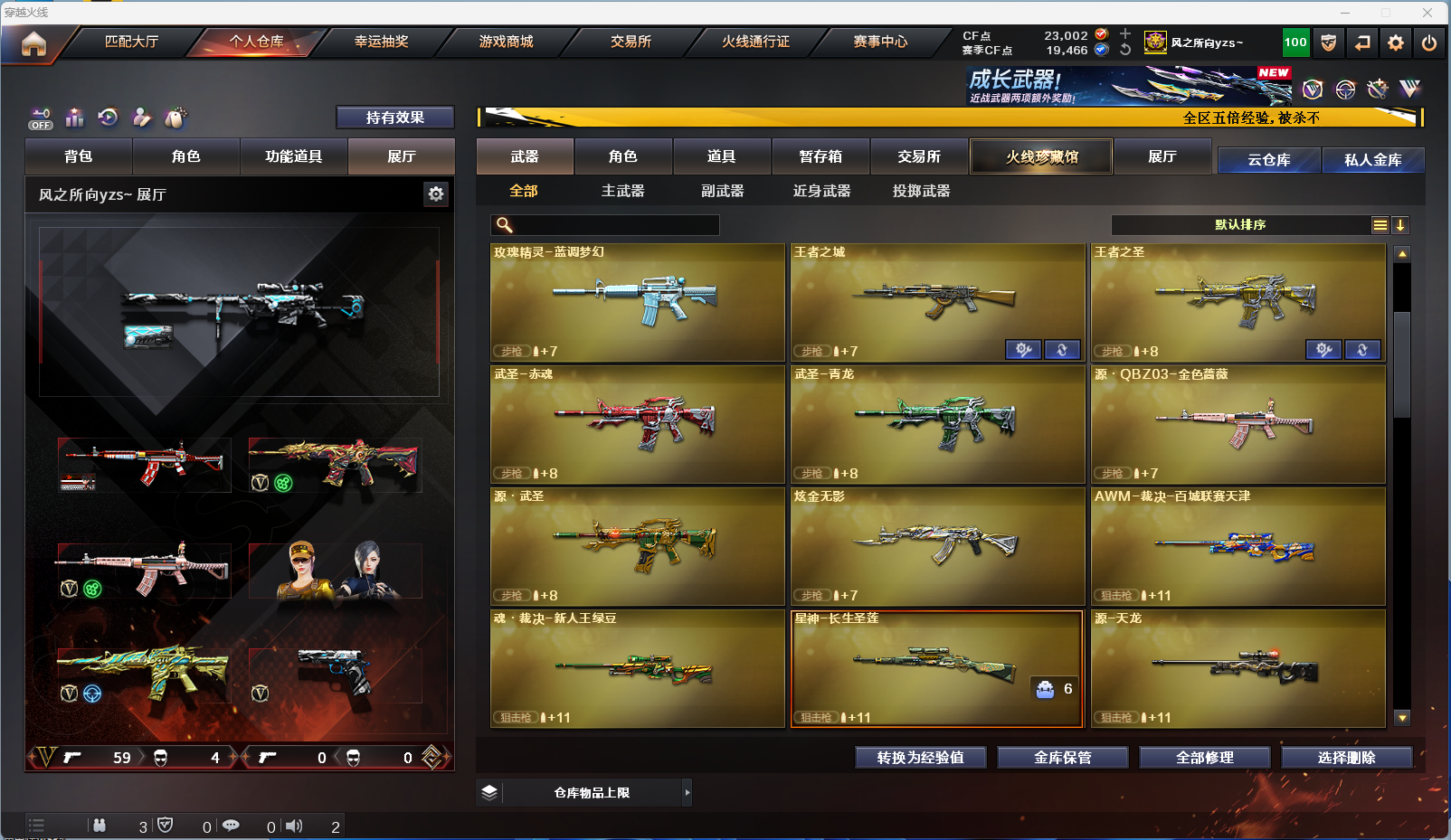This screenshot has width=1451, height=840.
Task: Open 赛事中心 from top menu
Action: (880, 42)
